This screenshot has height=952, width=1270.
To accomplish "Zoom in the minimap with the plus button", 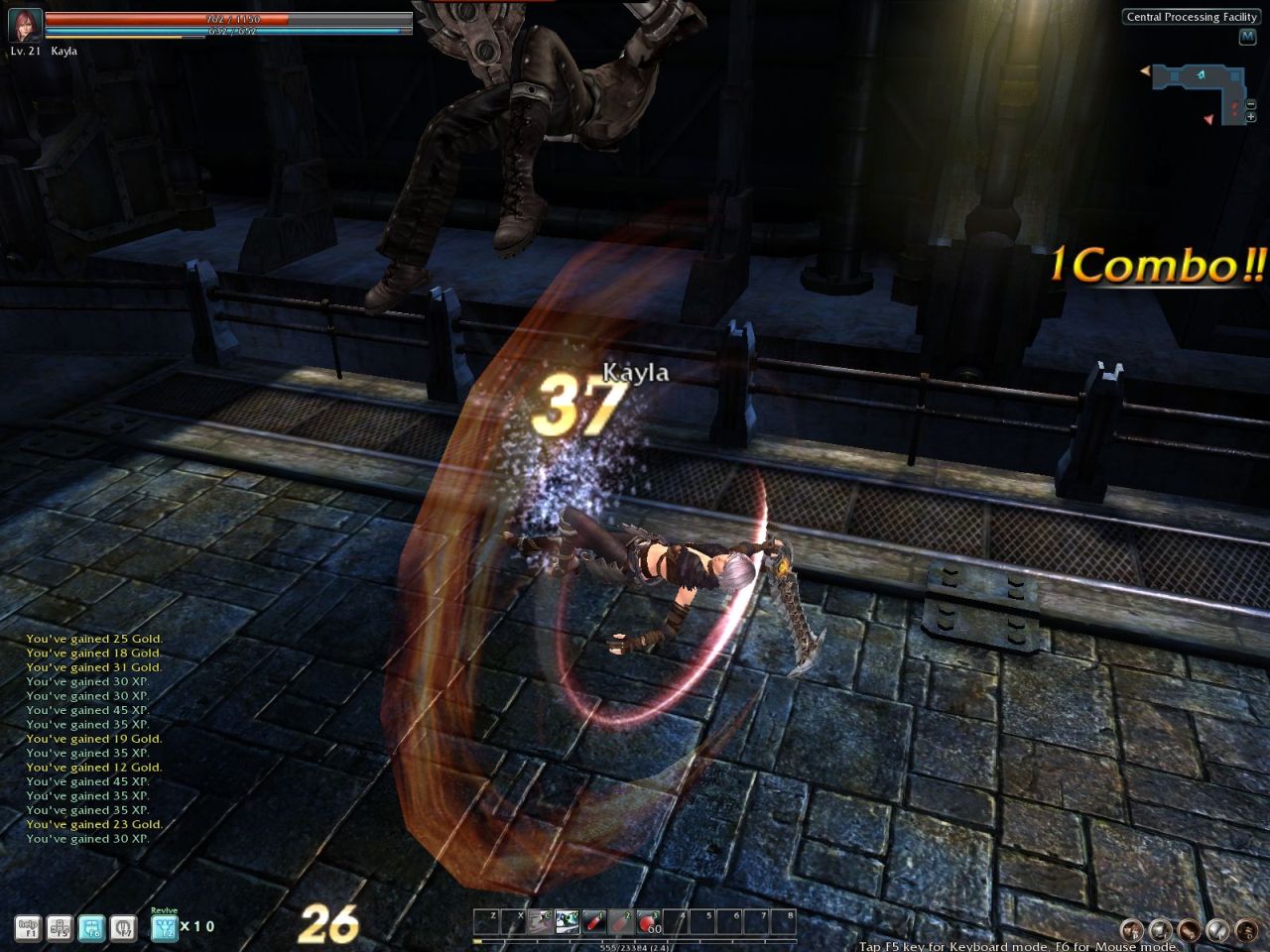I will pyautogui.click(x=1250, y=117).
